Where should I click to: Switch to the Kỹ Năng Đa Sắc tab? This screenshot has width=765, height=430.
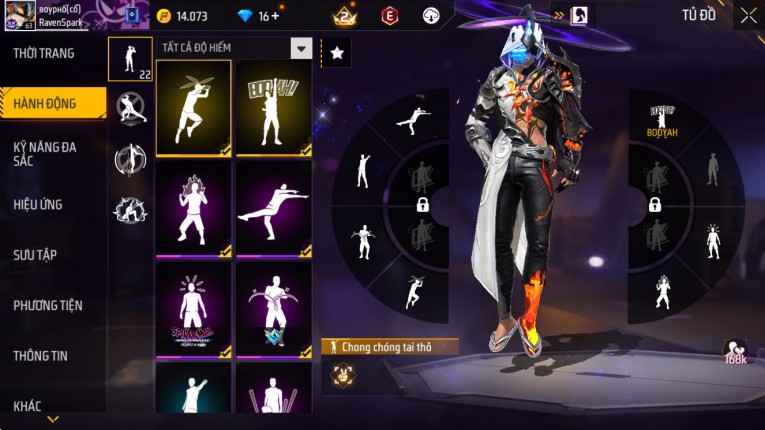pyautogui.click(x=45, y=153)
